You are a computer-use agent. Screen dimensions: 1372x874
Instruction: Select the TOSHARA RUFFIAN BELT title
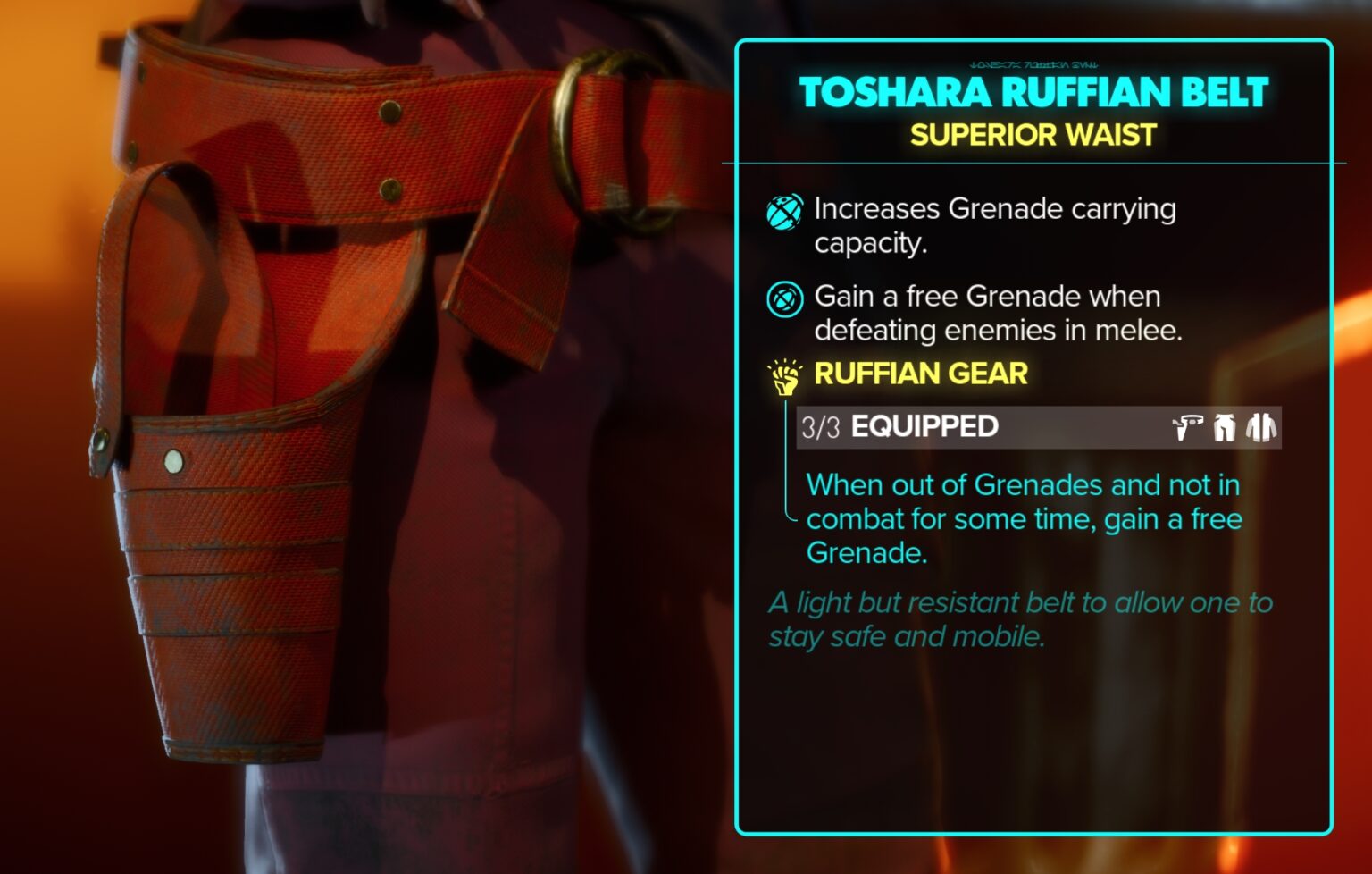click(x=1034, y=93)
